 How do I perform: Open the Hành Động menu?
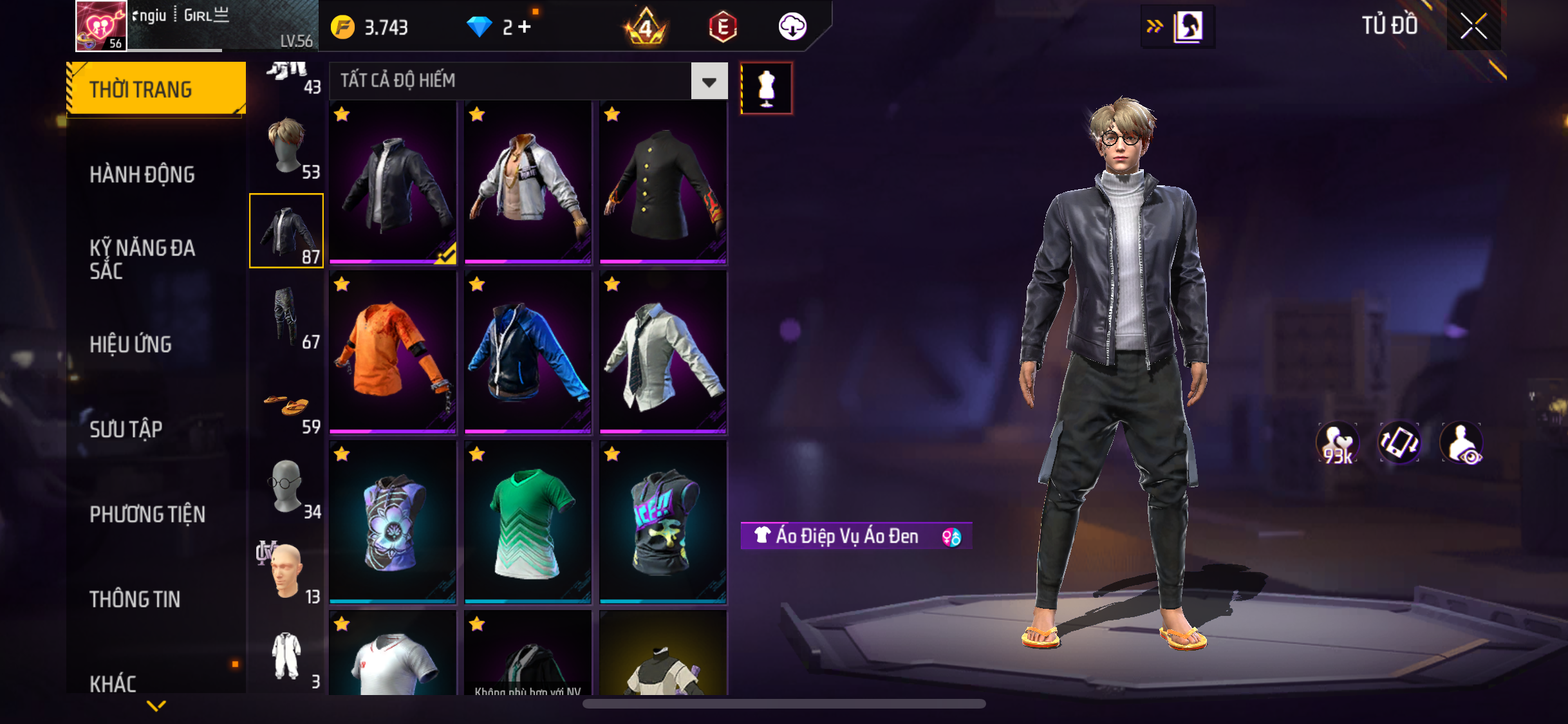[142, 174]
